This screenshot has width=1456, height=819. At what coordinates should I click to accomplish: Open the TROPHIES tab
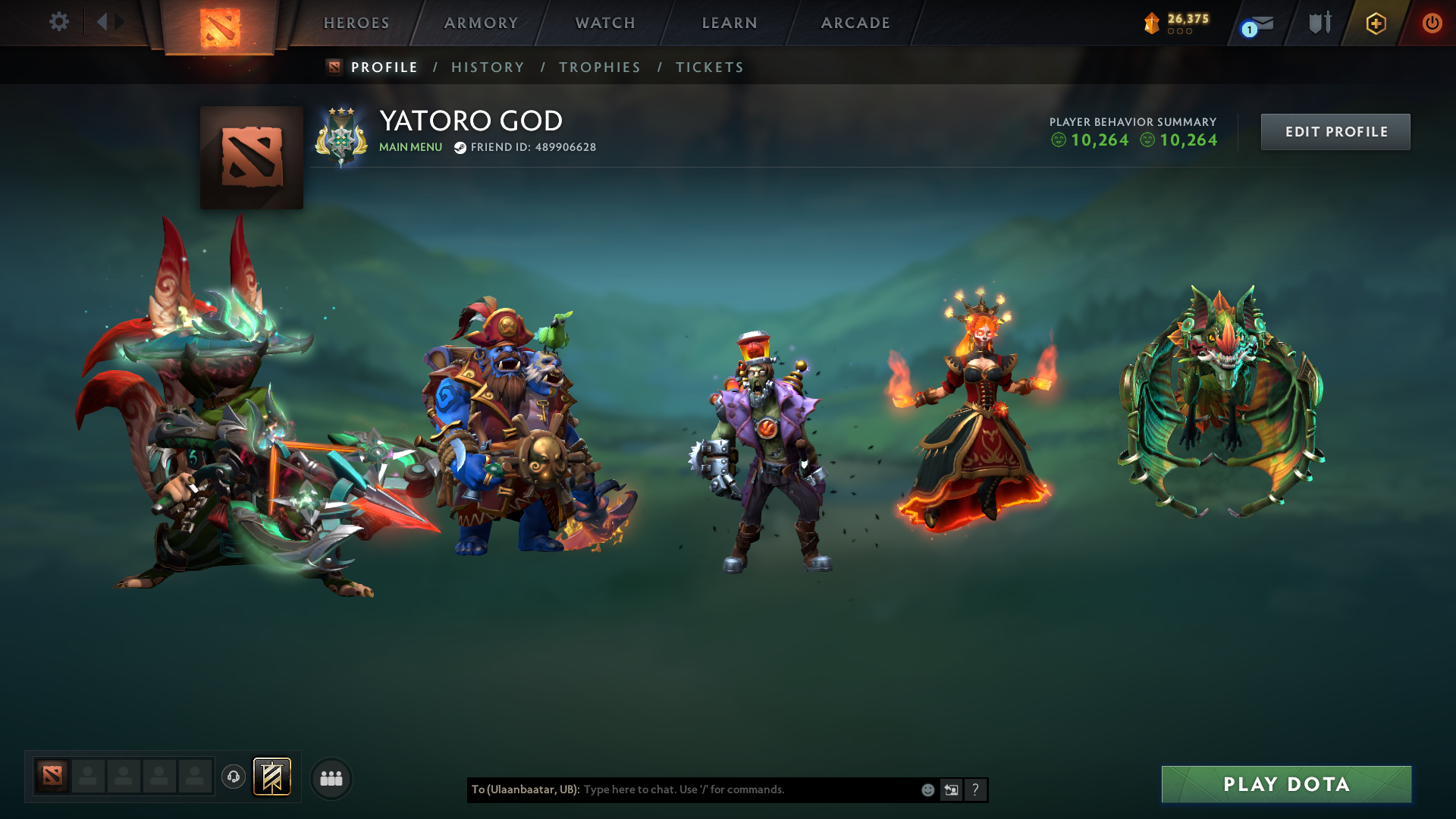pos(599,67)
